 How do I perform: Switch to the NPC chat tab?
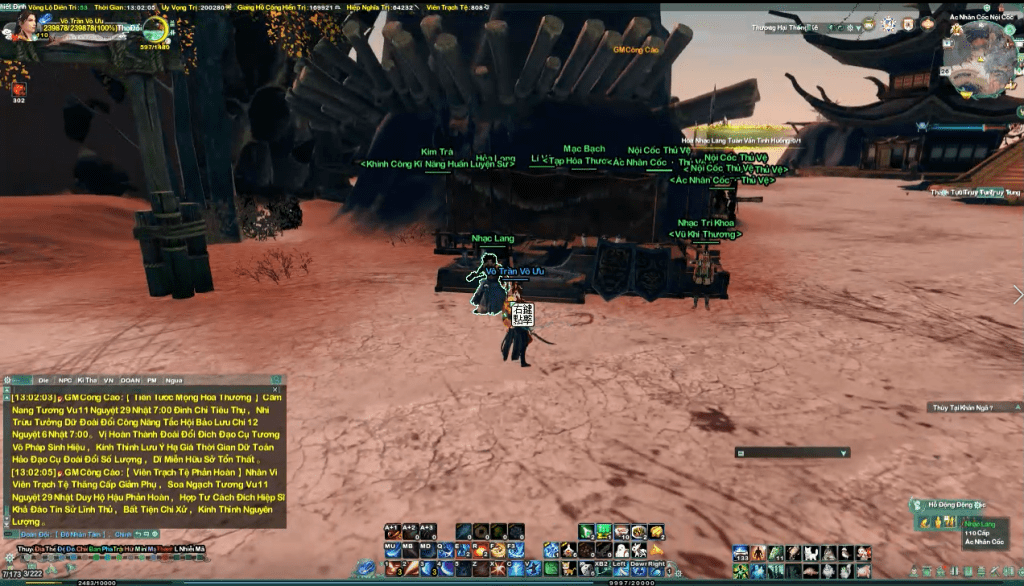[x=66, y=380]
